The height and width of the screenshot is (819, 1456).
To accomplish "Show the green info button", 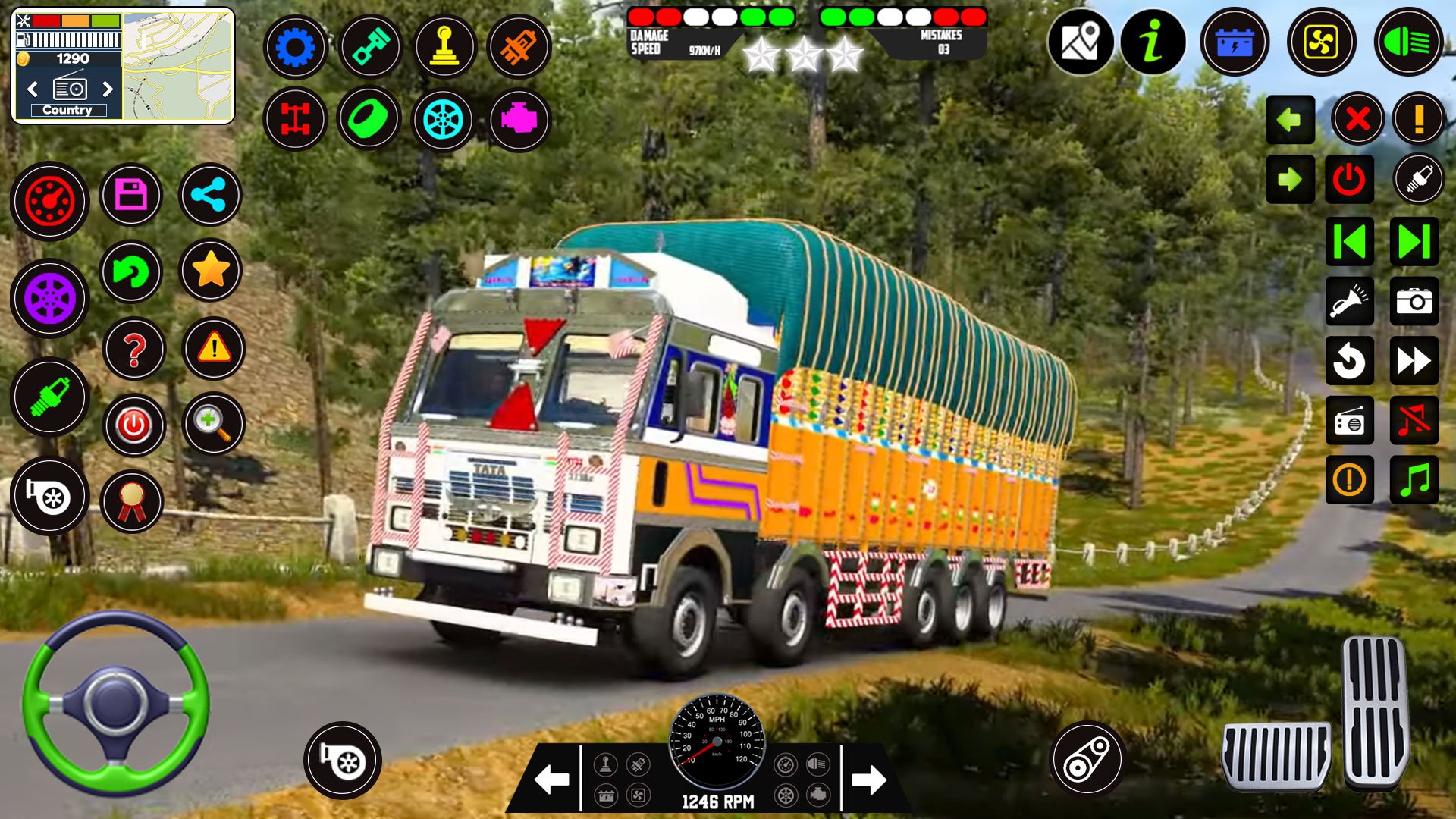I will [x=1153, y=42].
